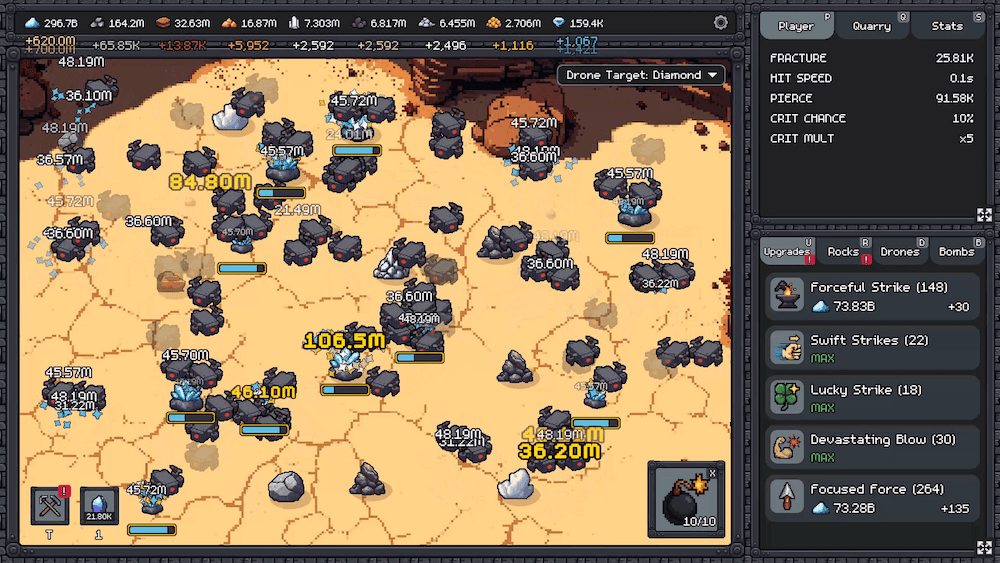This screenshot has width=1000, height=563.
Task: Open the Drone Target dropdown
Action: point(643,75)
